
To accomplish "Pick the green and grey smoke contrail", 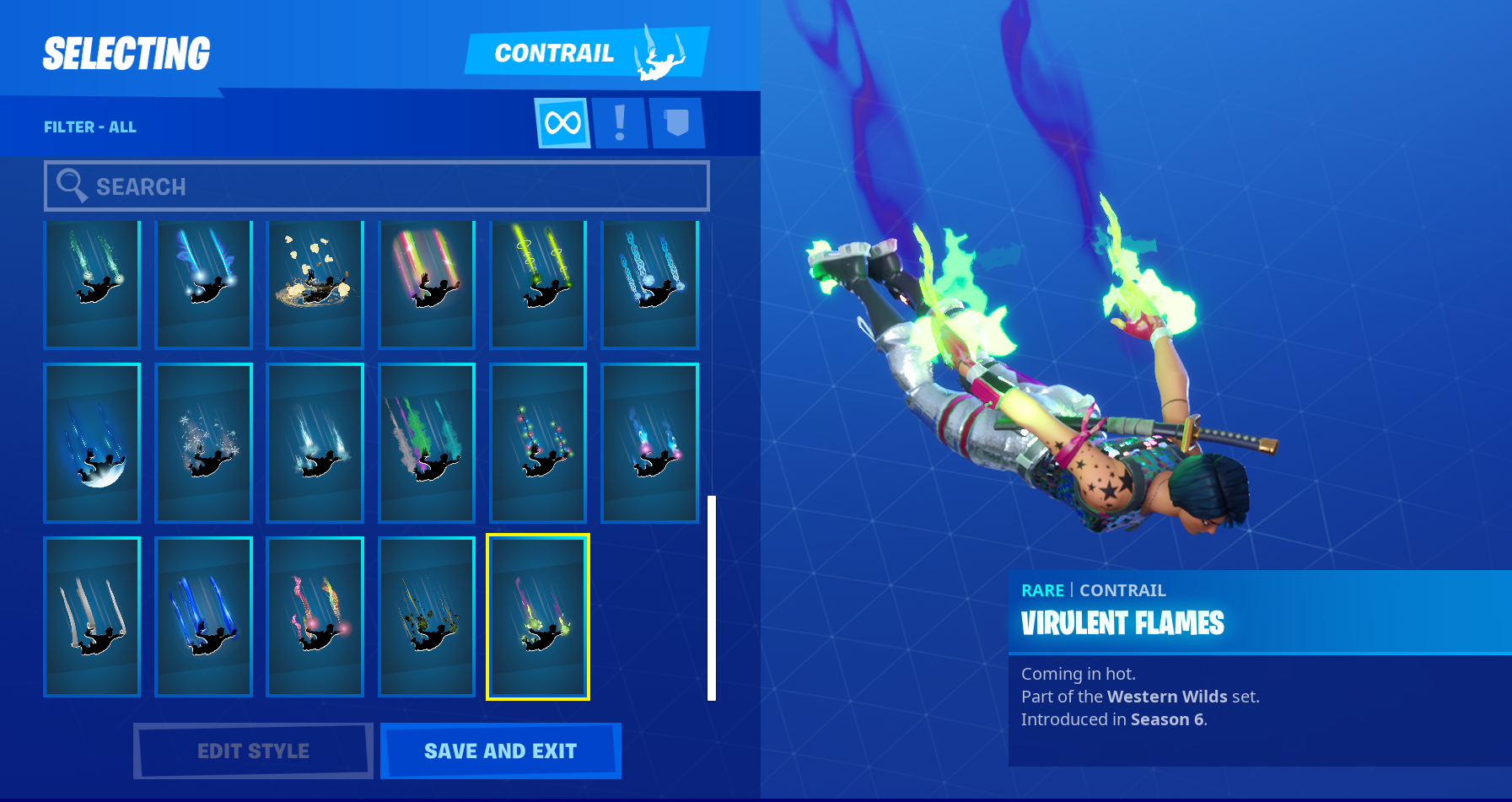I will [427, 443].
